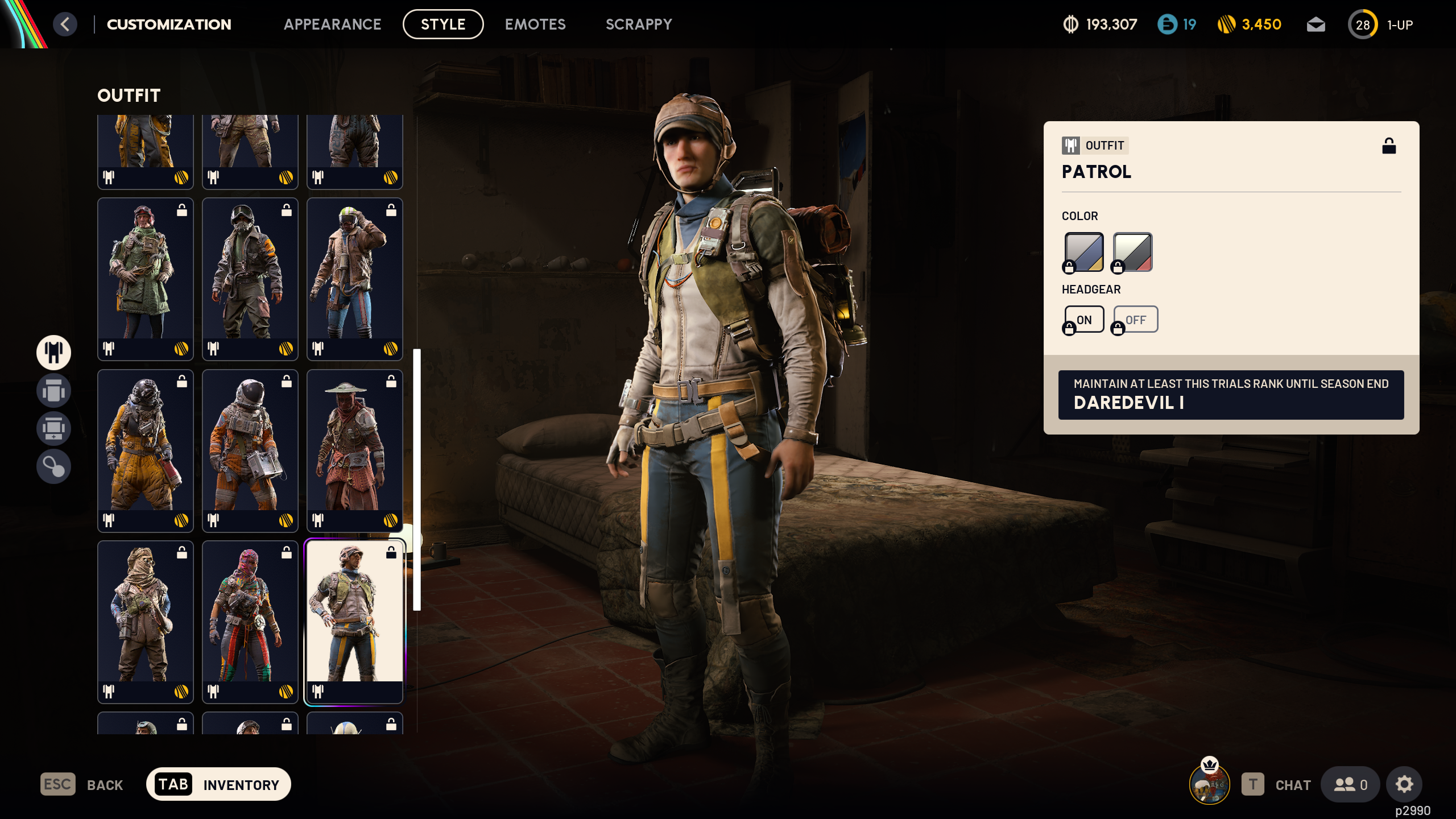Open the mail envelope icon at top right
The image size is (1456, 819).
pyautogui.click(x=1316, y=24)
